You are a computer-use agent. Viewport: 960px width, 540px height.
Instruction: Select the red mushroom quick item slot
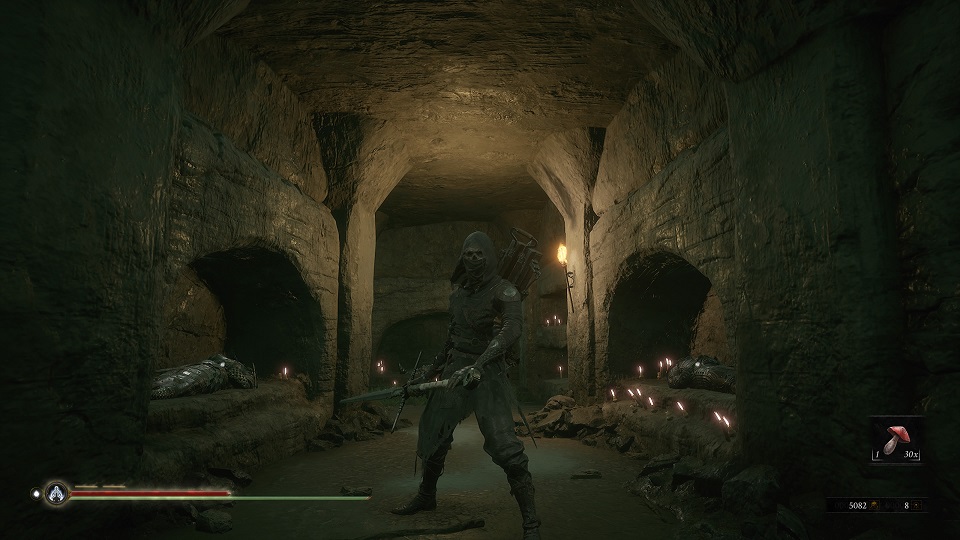click(x=897, y=441)
